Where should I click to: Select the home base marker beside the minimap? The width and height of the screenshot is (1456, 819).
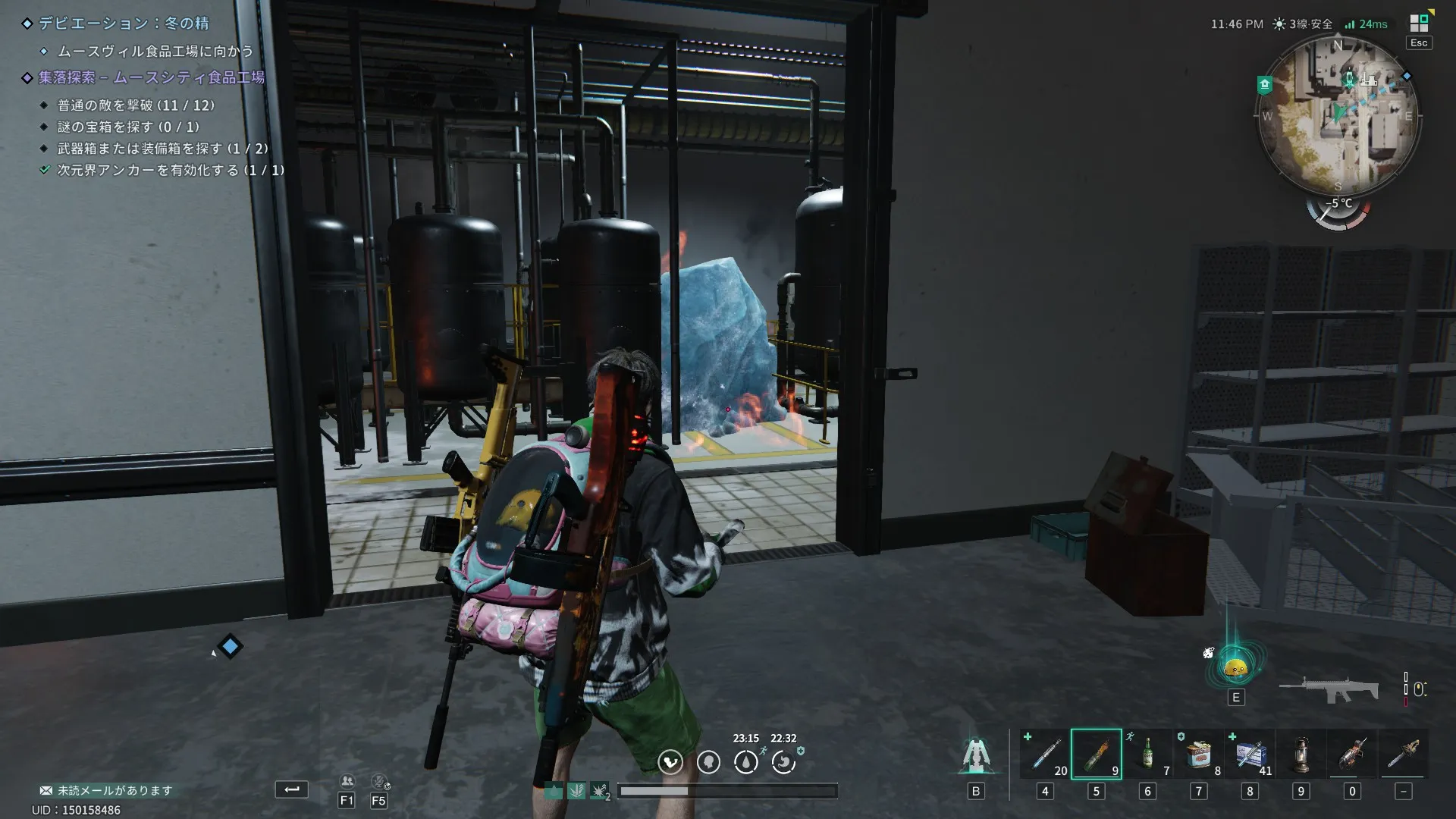click(1264, 85)
